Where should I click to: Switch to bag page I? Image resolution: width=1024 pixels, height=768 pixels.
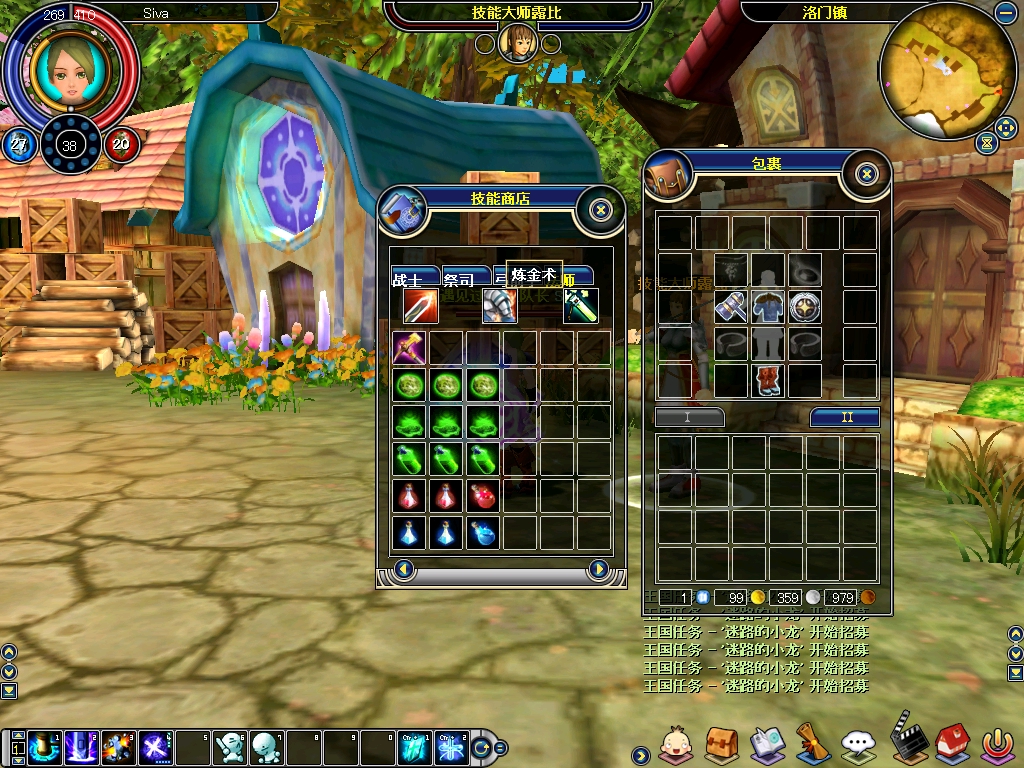[x=689, y=417]
